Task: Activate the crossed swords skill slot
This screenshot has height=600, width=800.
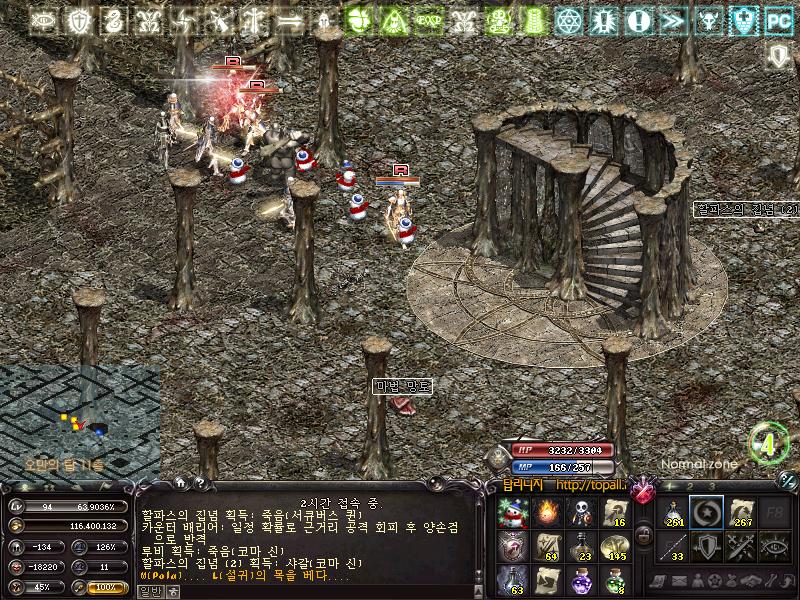Action: coord(741,547)
